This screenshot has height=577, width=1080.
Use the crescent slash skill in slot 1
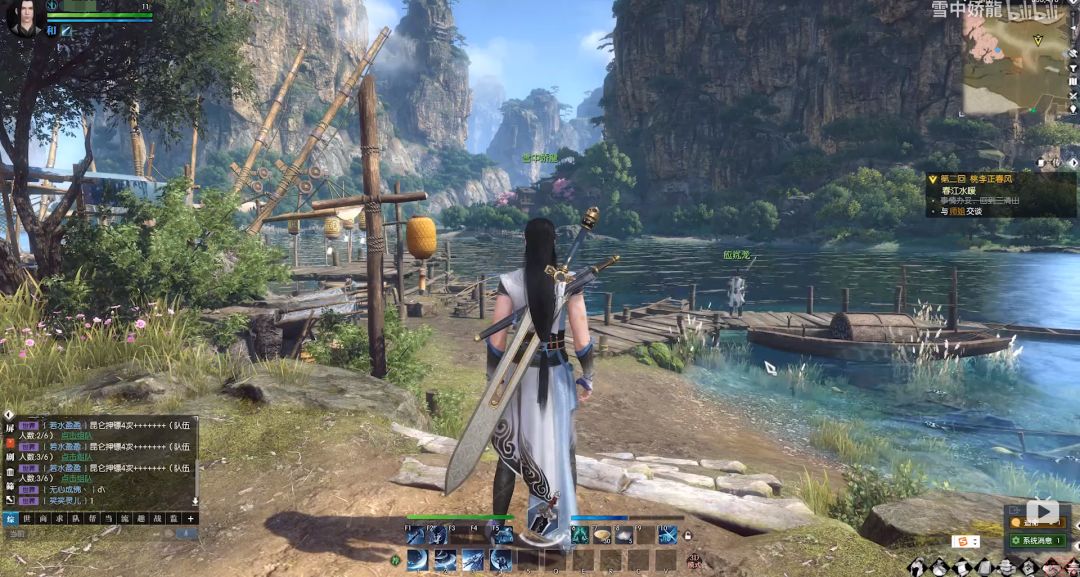point(415,560)
